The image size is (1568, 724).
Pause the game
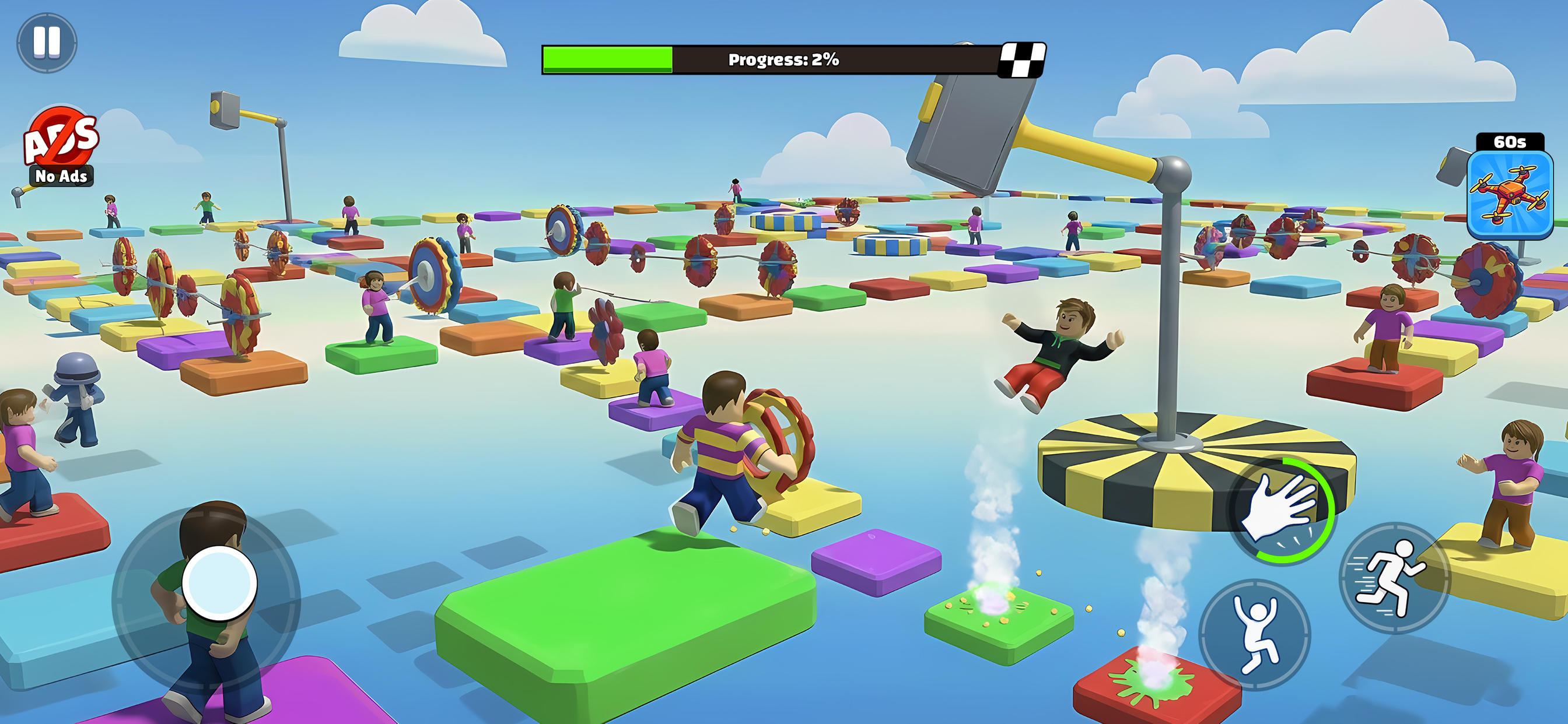click(46, 42)
